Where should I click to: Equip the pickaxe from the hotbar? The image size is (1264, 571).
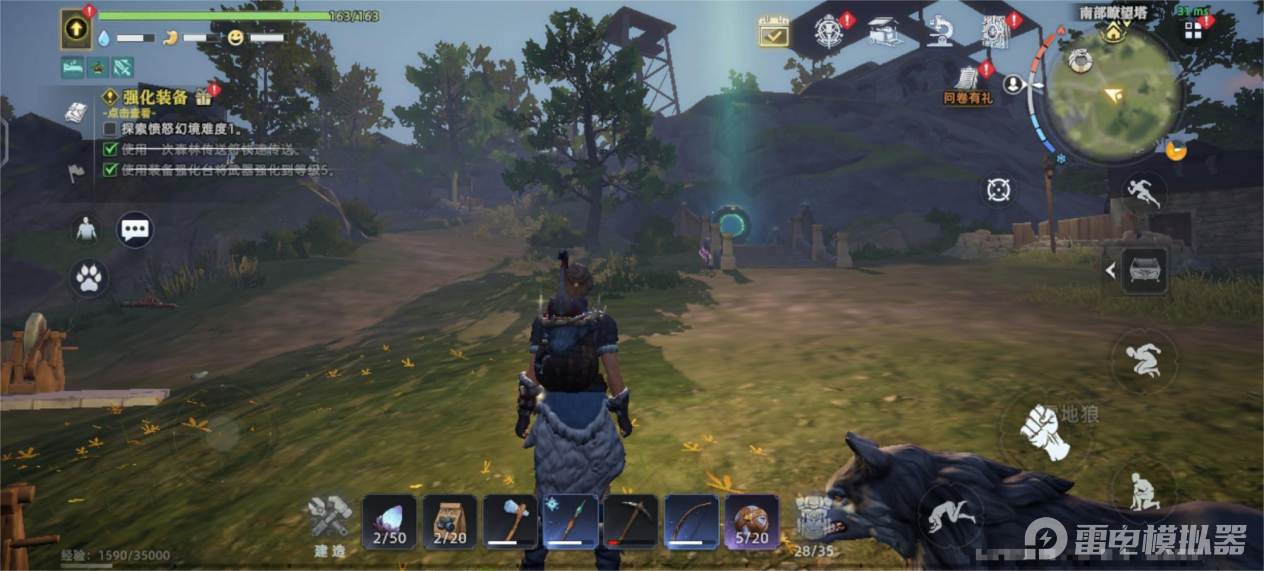coord(631,521)
